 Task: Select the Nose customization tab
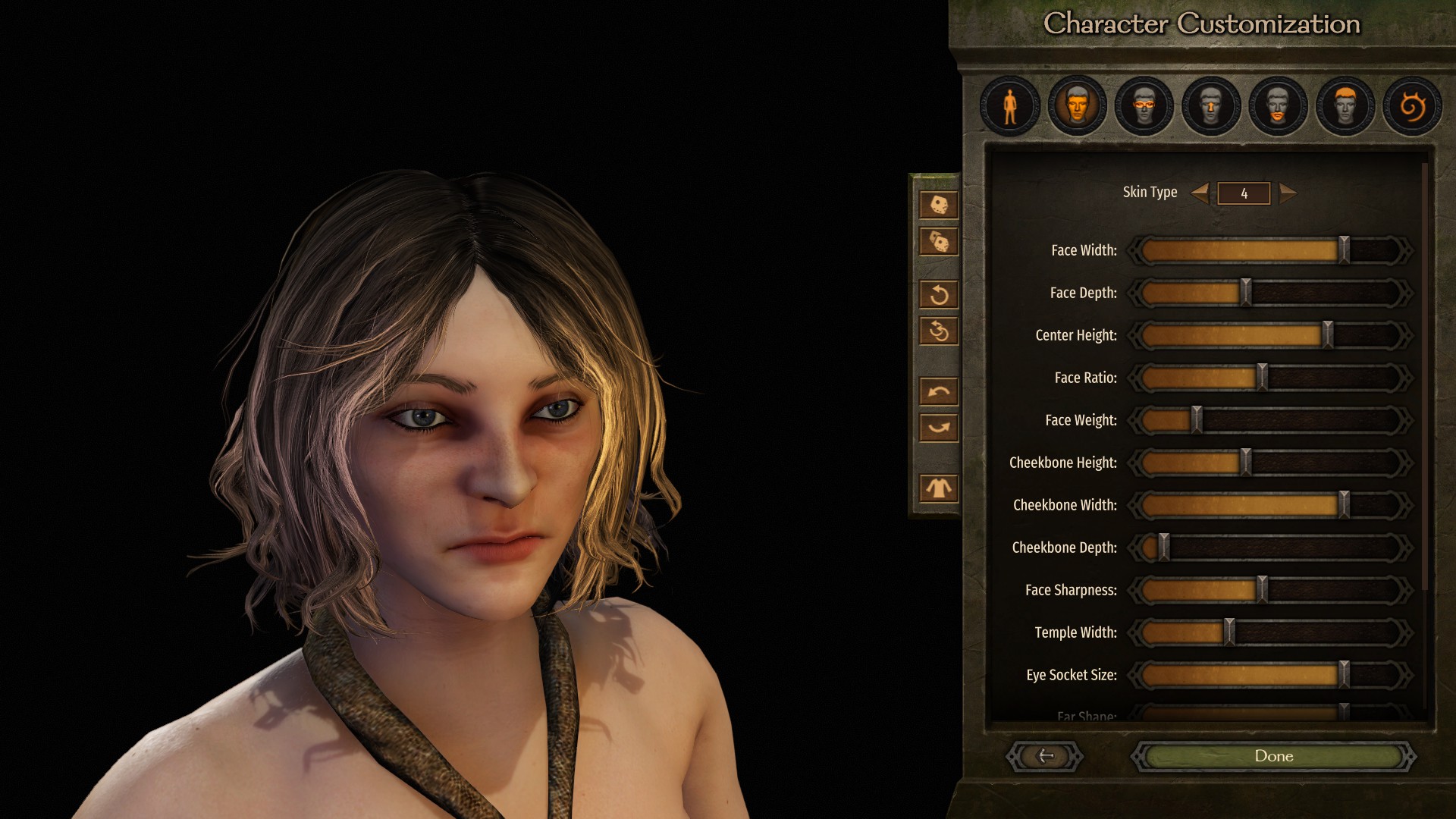tap(1210, 106)
